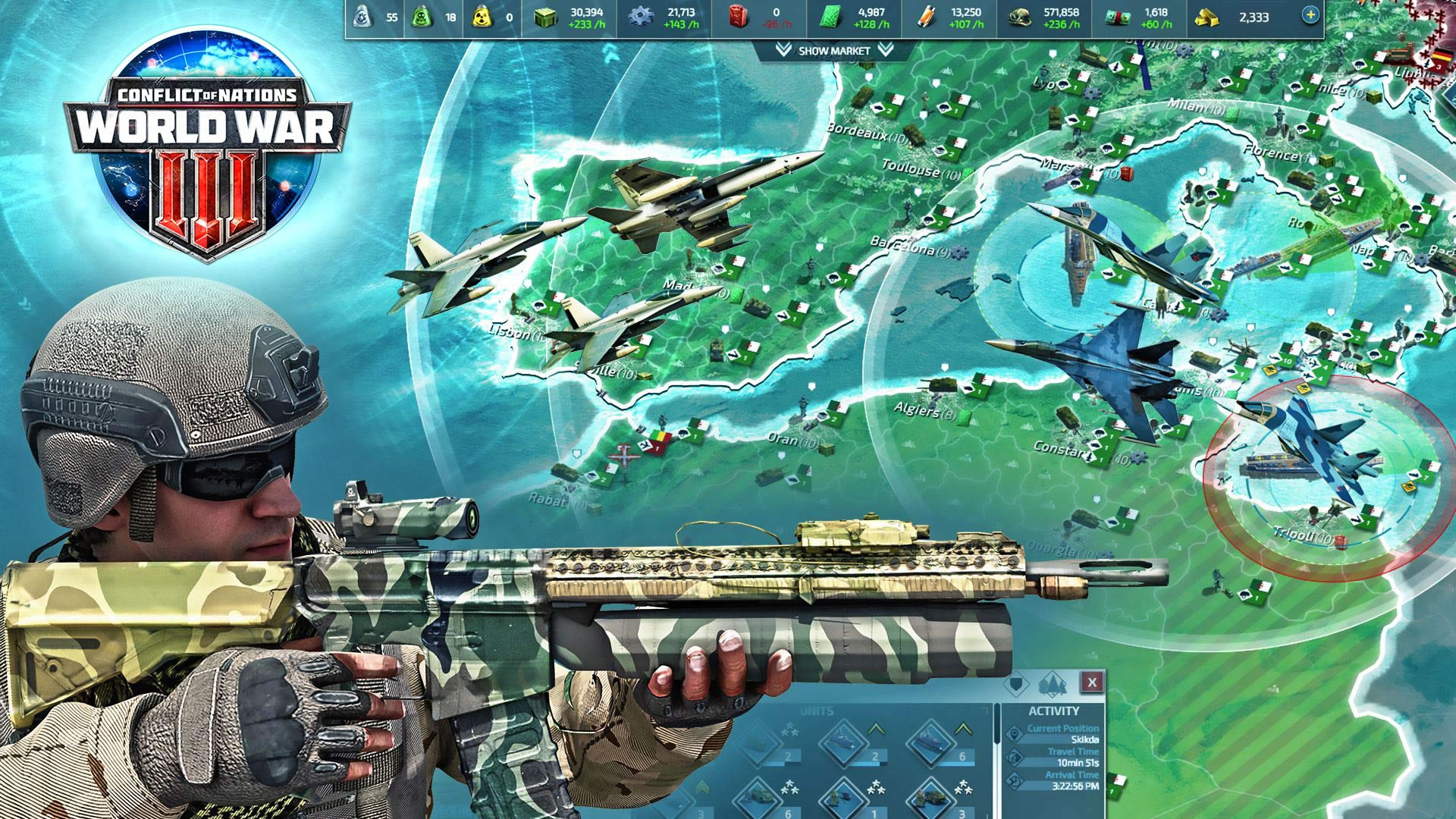Click the green supply crate resource icon
The image size is (1456, 819).
coord(545,17)
